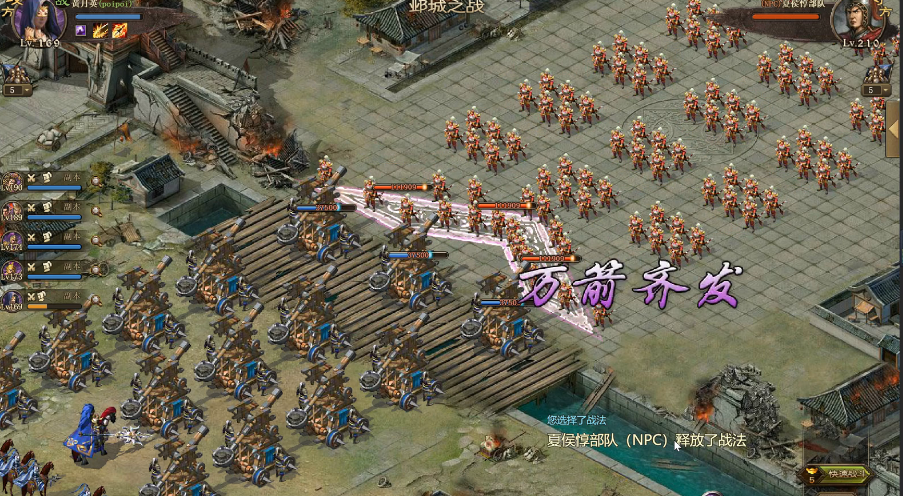Activate the golden slash skill icon
The image size is (903, 496).
[x=100, y=31]
